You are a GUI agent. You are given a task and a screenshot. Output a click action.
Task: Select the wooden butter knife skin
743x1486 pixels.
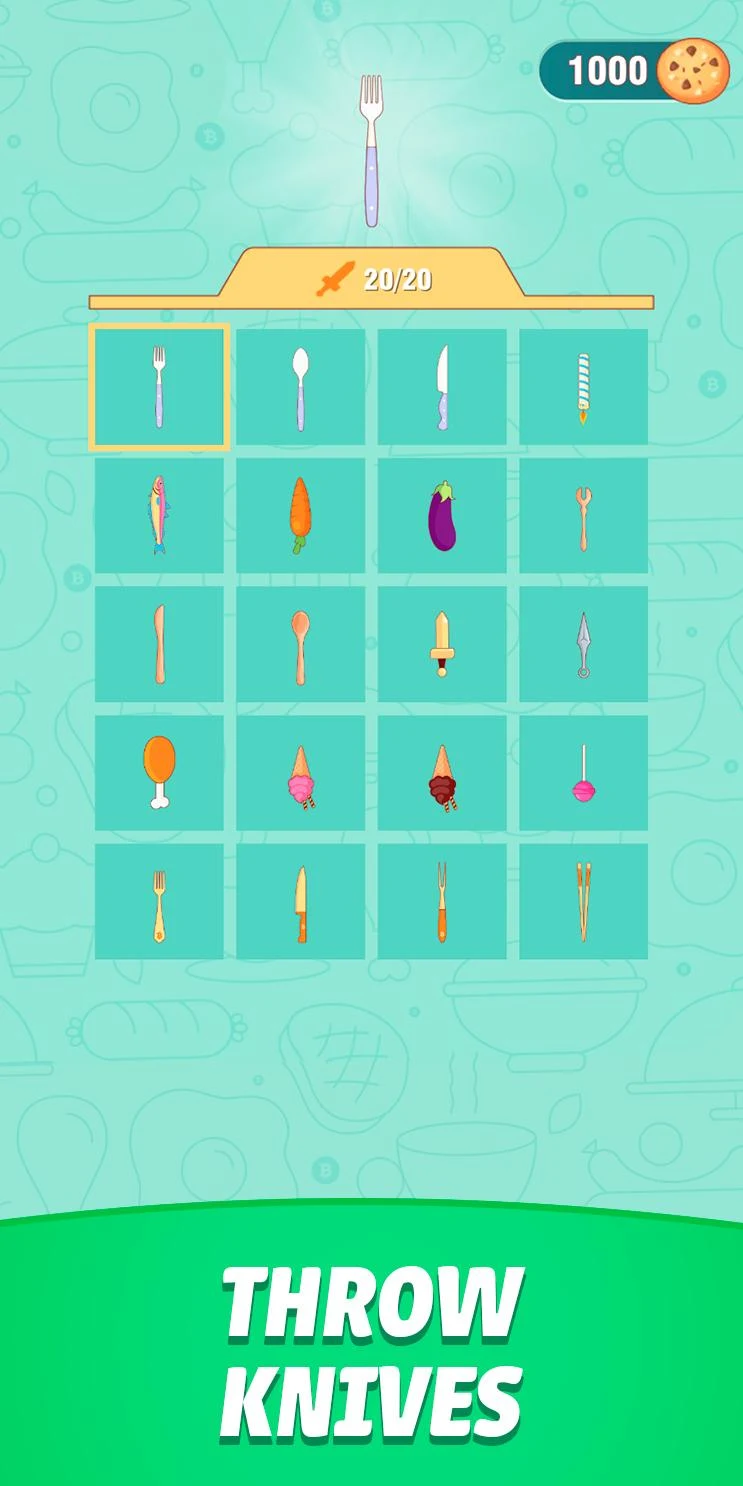(159, 643)
